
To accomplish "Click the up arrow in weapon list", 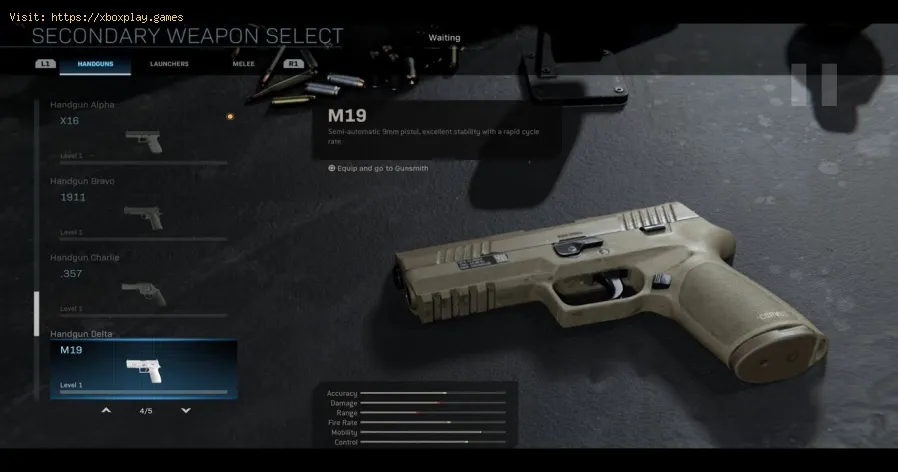I will [x=106, y=410].
